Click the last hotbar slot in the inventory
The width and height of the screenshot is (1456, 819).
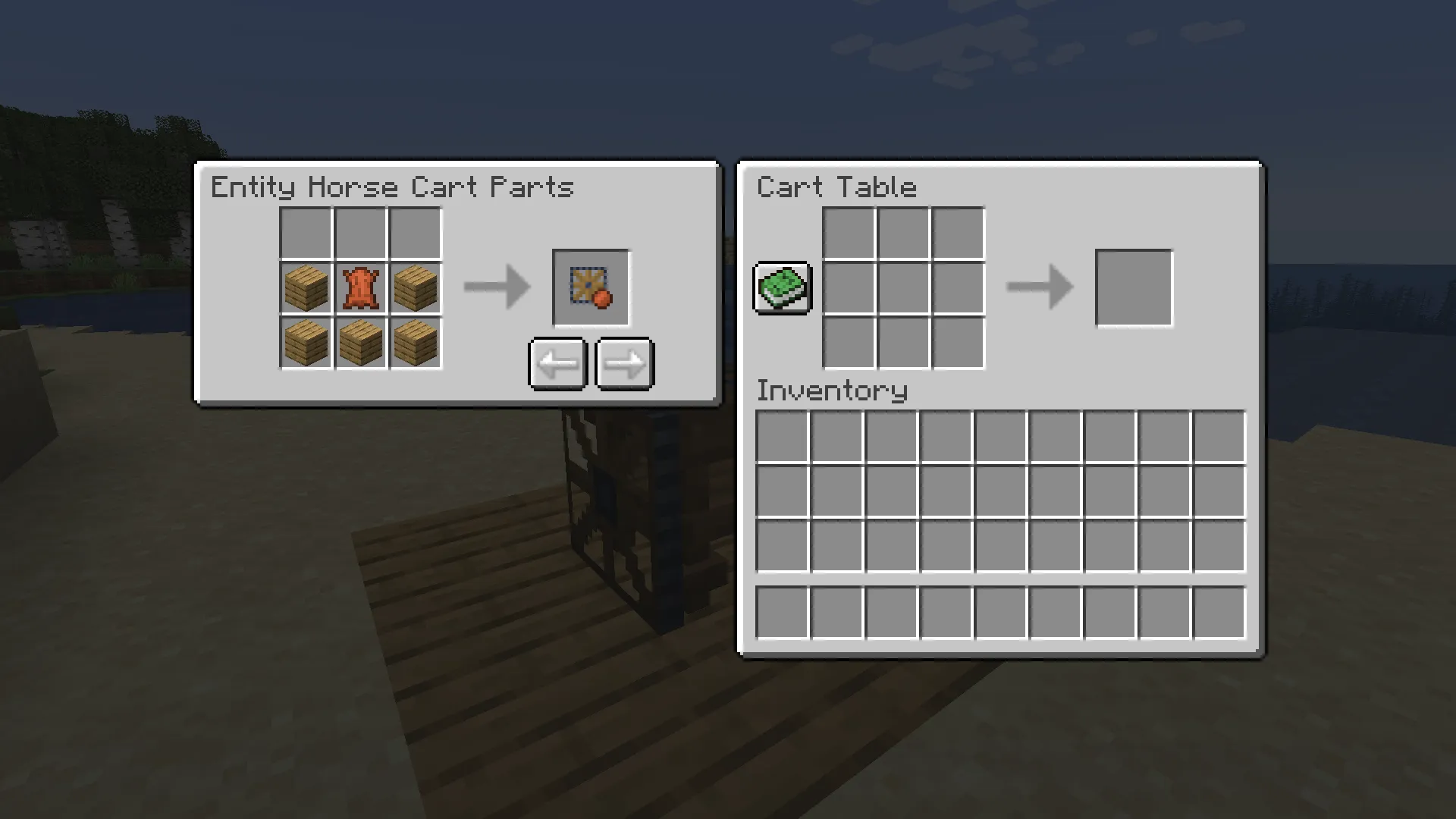point(1219,610)
